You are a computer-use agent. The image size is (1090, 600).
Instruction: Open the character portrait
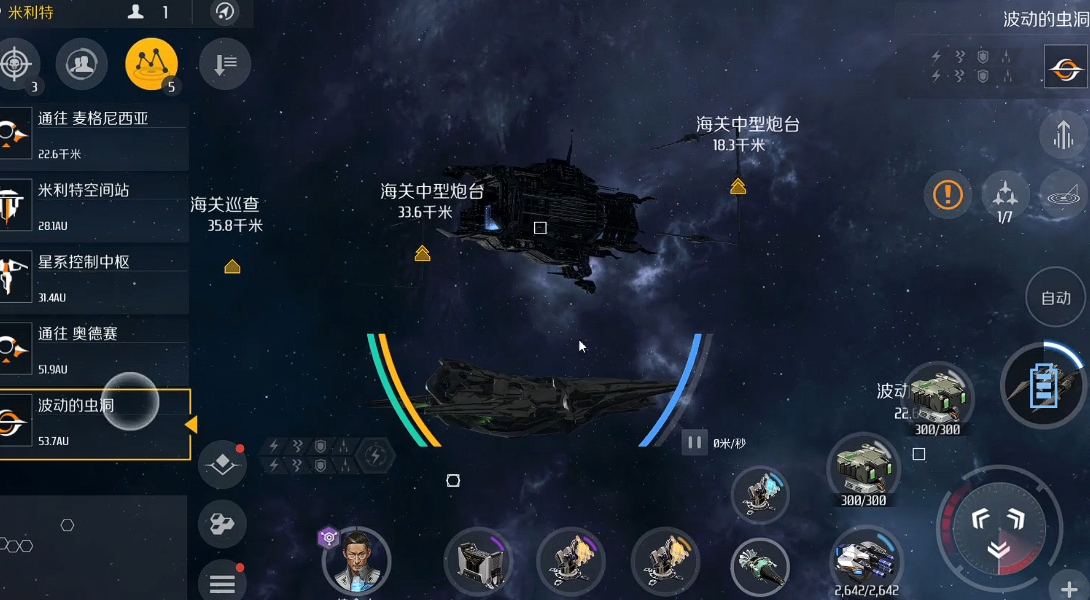click(356, 560)
